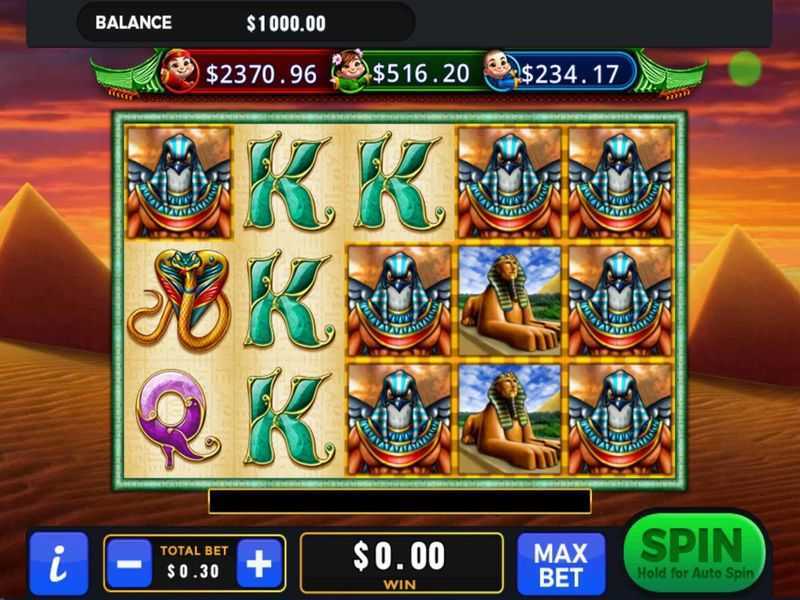
Task: Select the MAX BET button
Action: point(560,564)
